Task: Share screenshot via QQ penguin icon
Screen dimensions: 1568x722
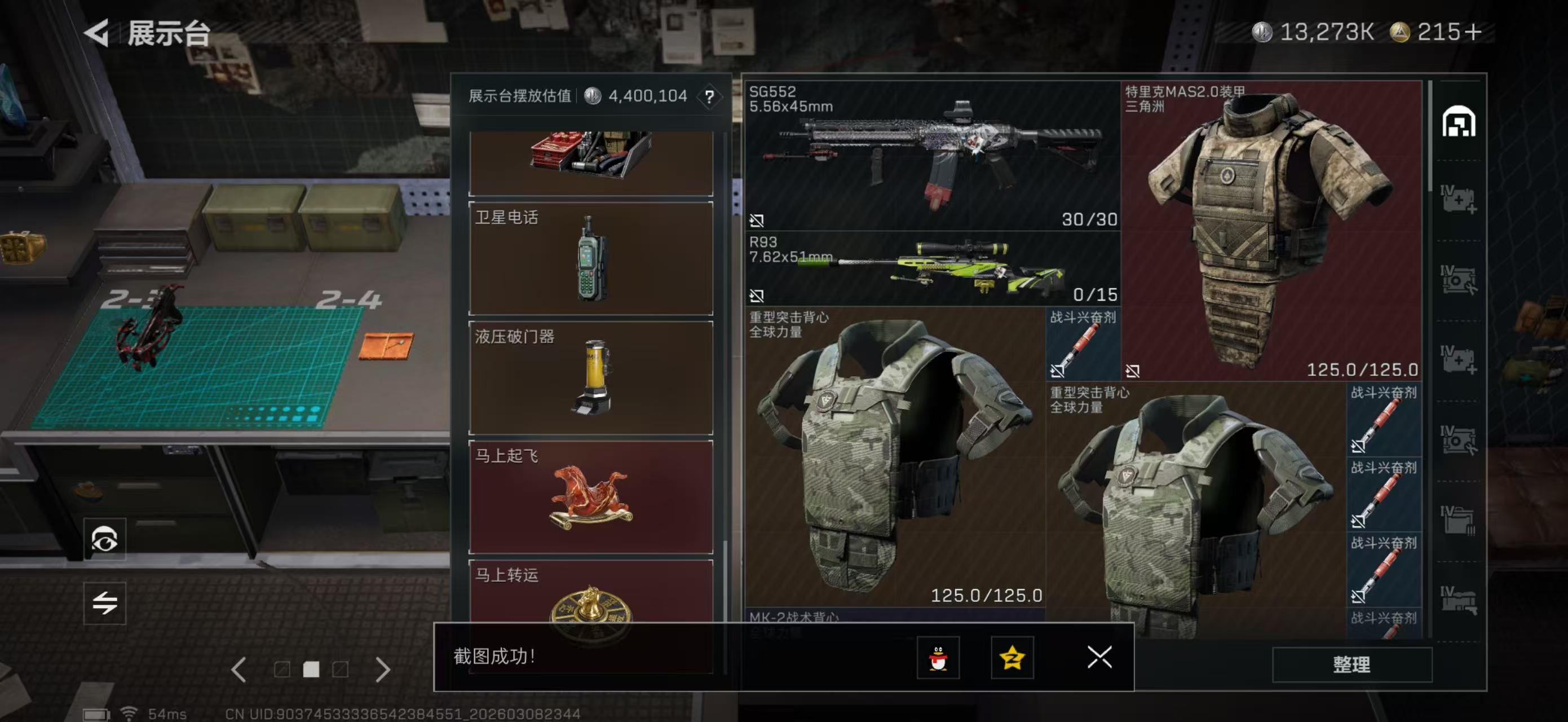Action: [938, 658]
